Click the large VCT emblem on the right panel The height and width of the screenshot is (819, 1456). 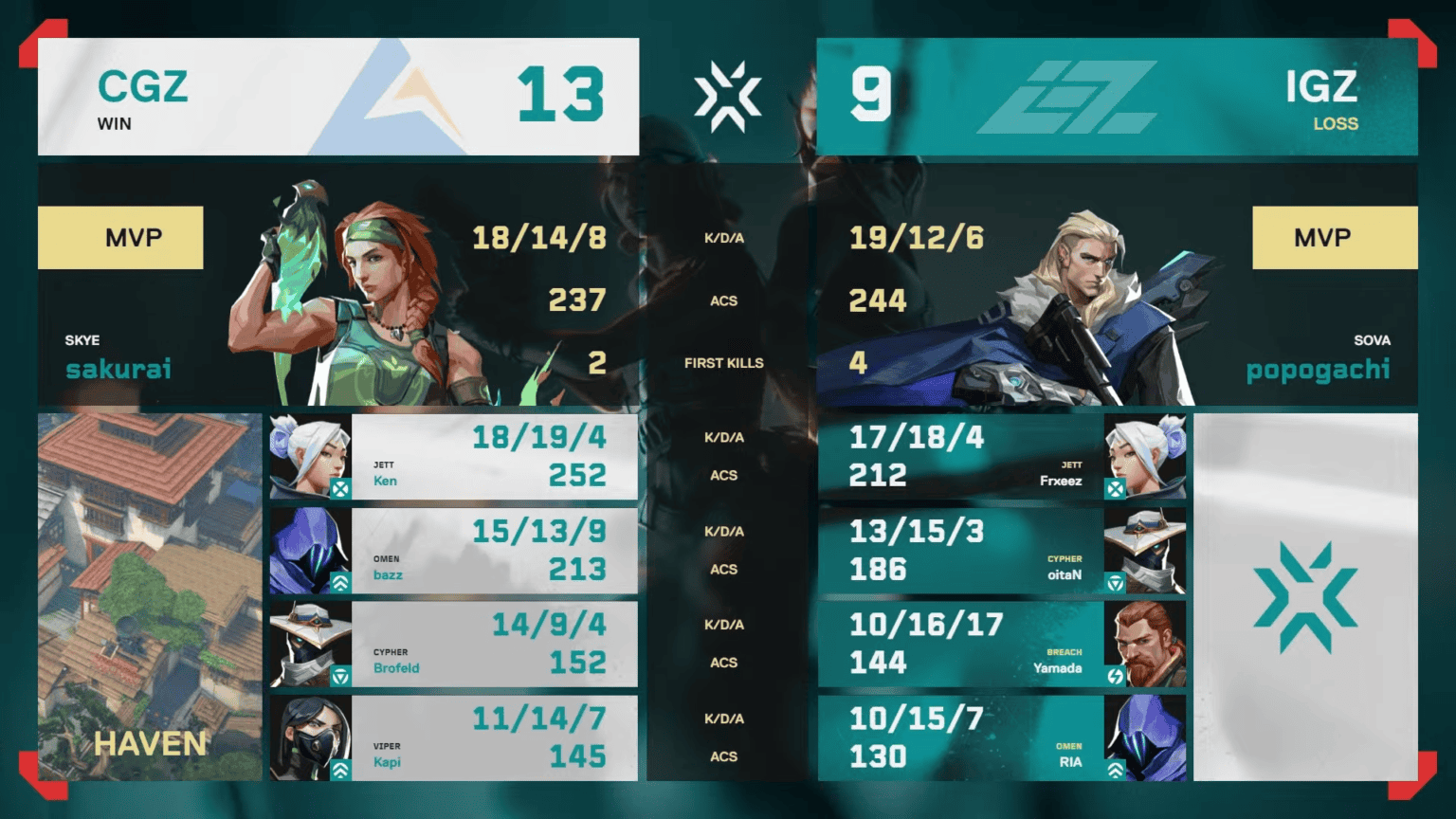[x=1306, y=597]
